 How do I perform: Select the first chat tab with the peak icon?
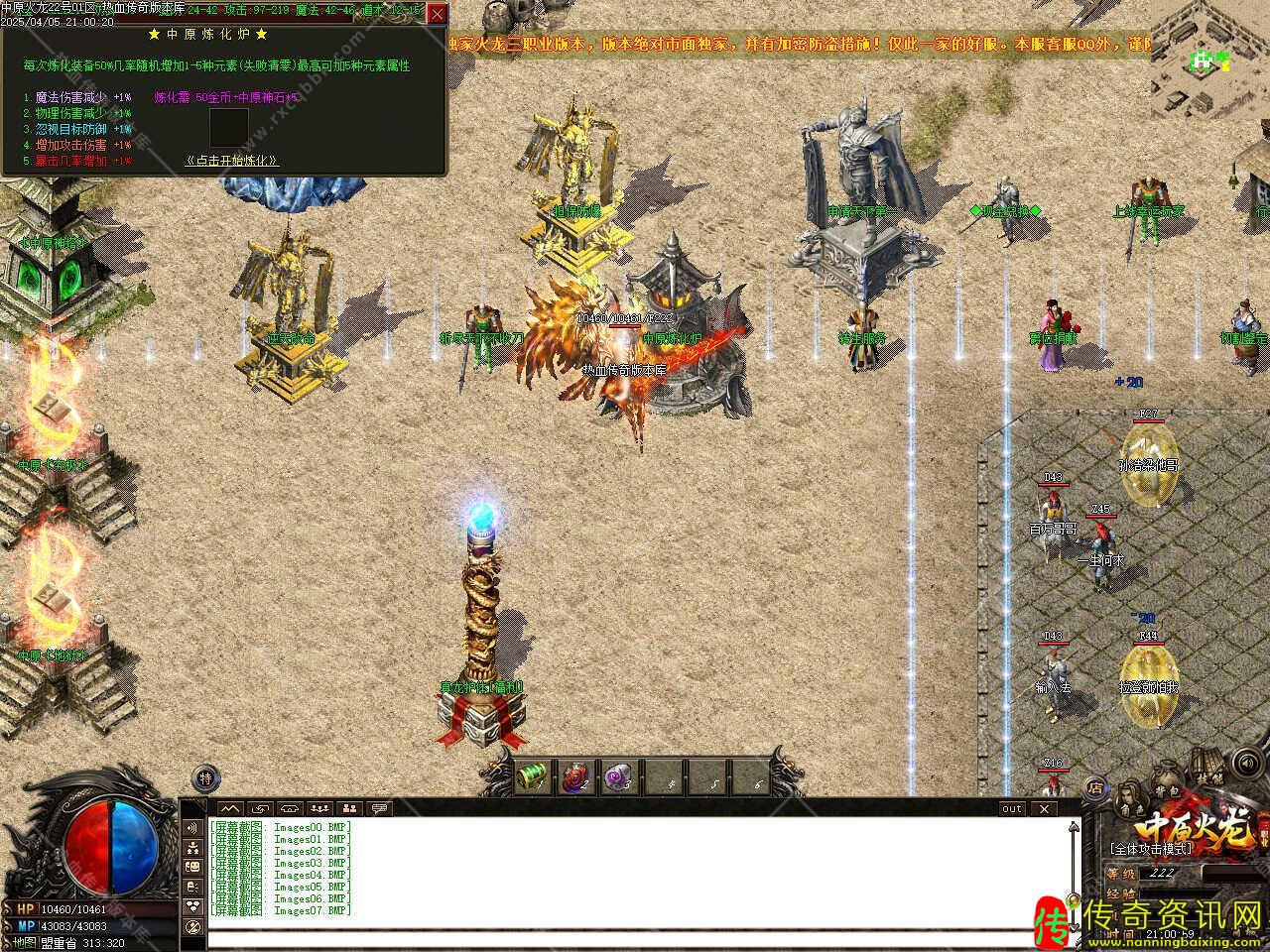[x=230, y=809]
